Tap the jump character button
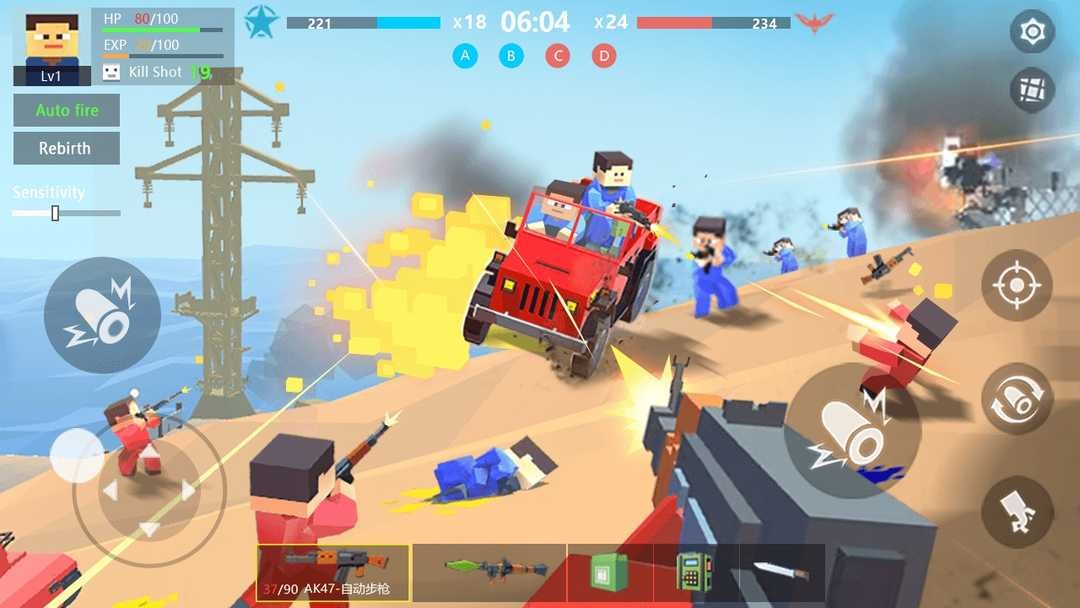This screenshot has width=1080, height=608. (x=1016, y=511)
